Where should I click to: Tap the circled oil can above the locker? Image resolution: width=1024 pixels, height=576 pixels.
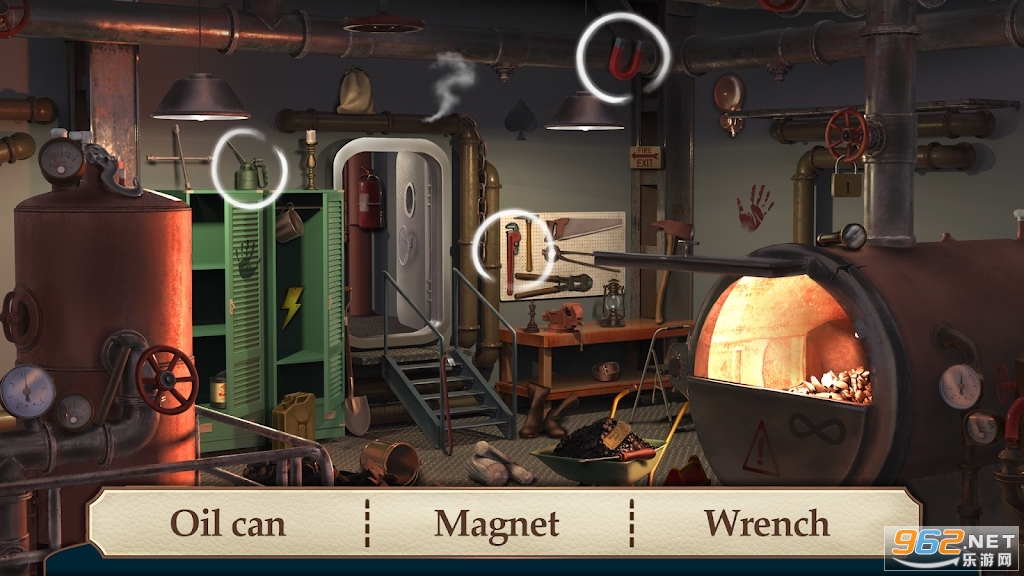tap(248, 172)
